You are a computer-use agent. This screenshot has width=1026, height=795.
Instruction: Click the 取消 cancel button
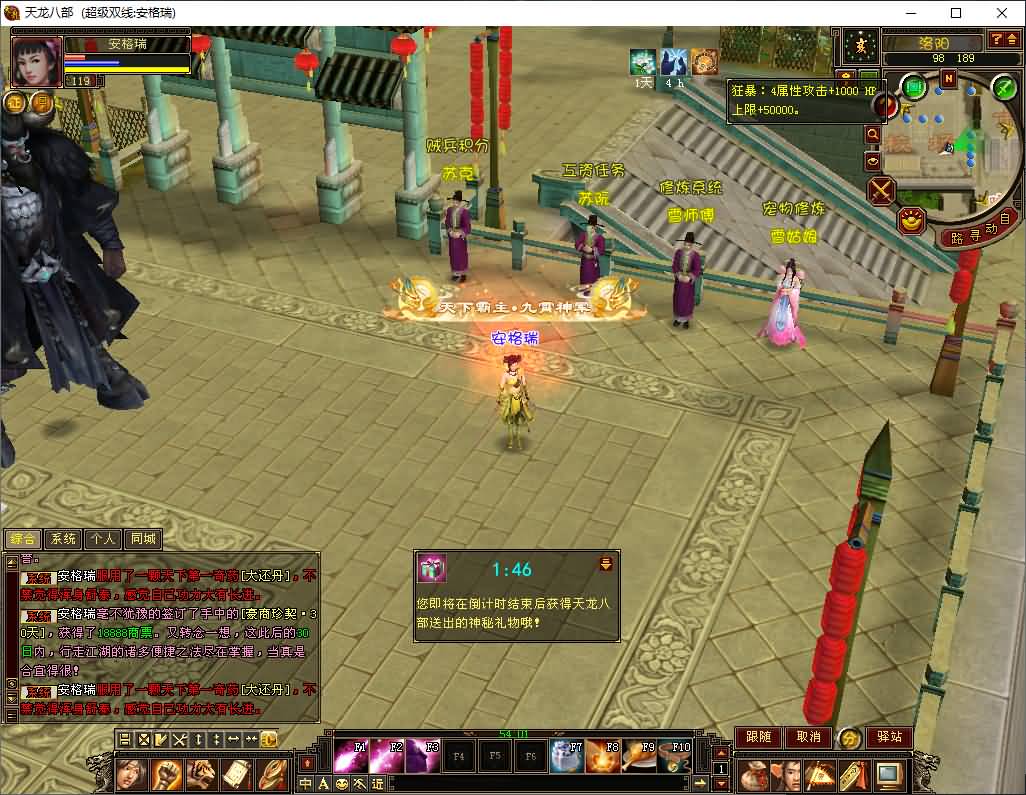tap(808, 737)
